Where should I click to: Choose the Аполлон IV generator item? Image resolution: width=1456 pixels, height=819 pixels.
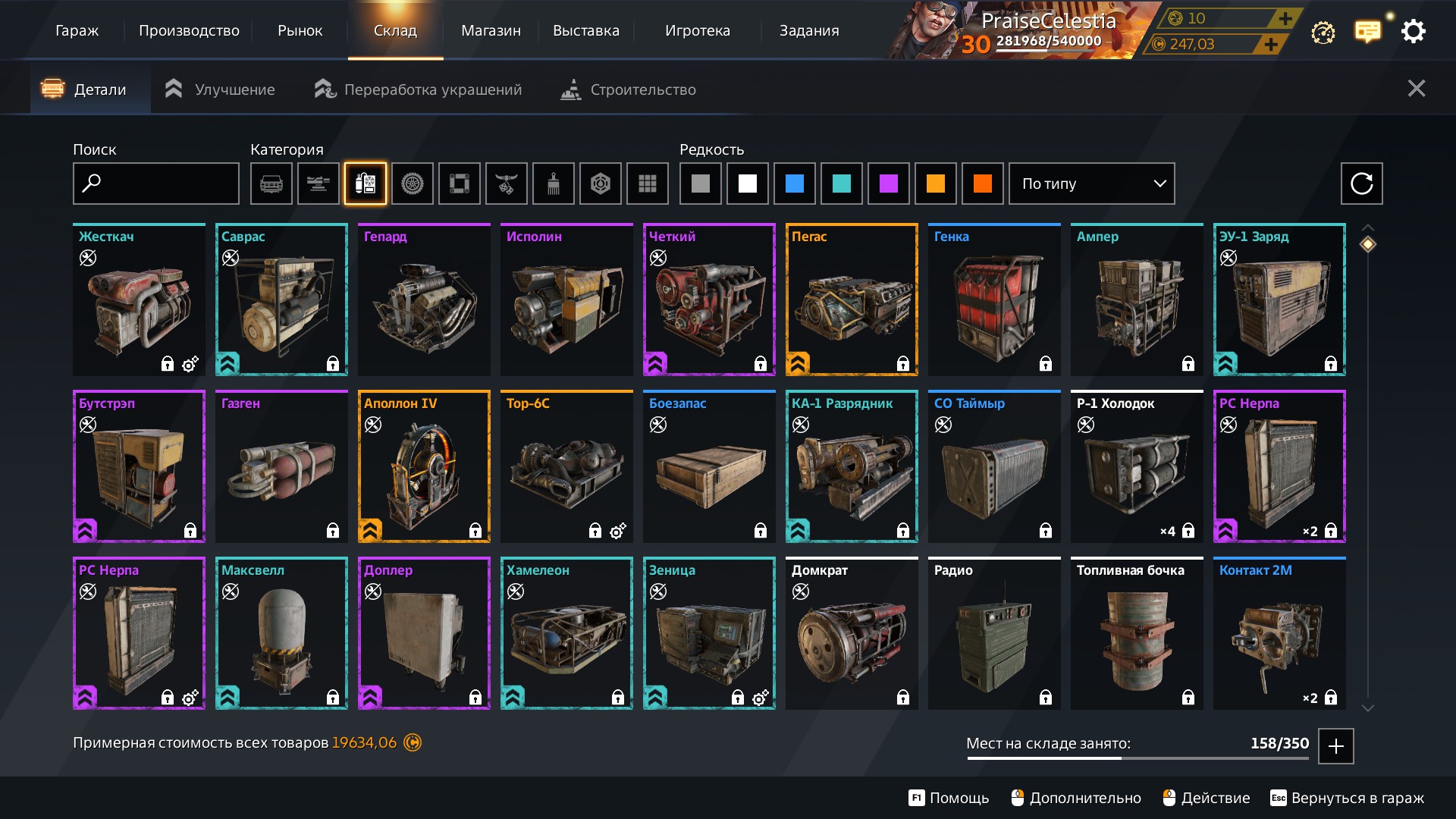[424, 467]
